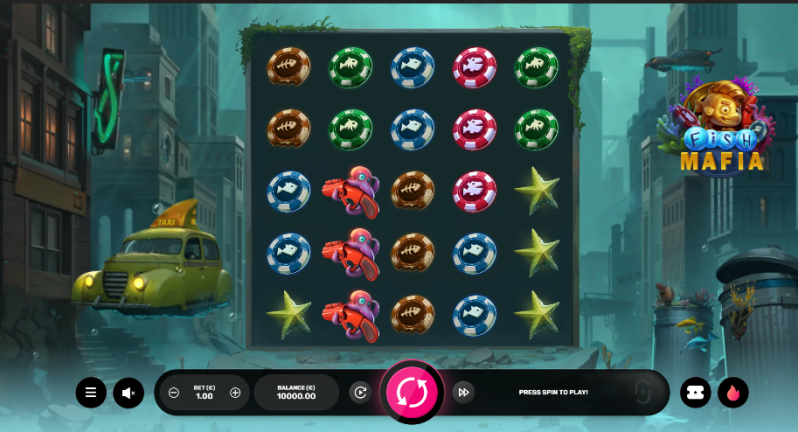Enable turbo mode with the fast-forward button
Viewport: 798px width, 432px height.
click(463, 393)
